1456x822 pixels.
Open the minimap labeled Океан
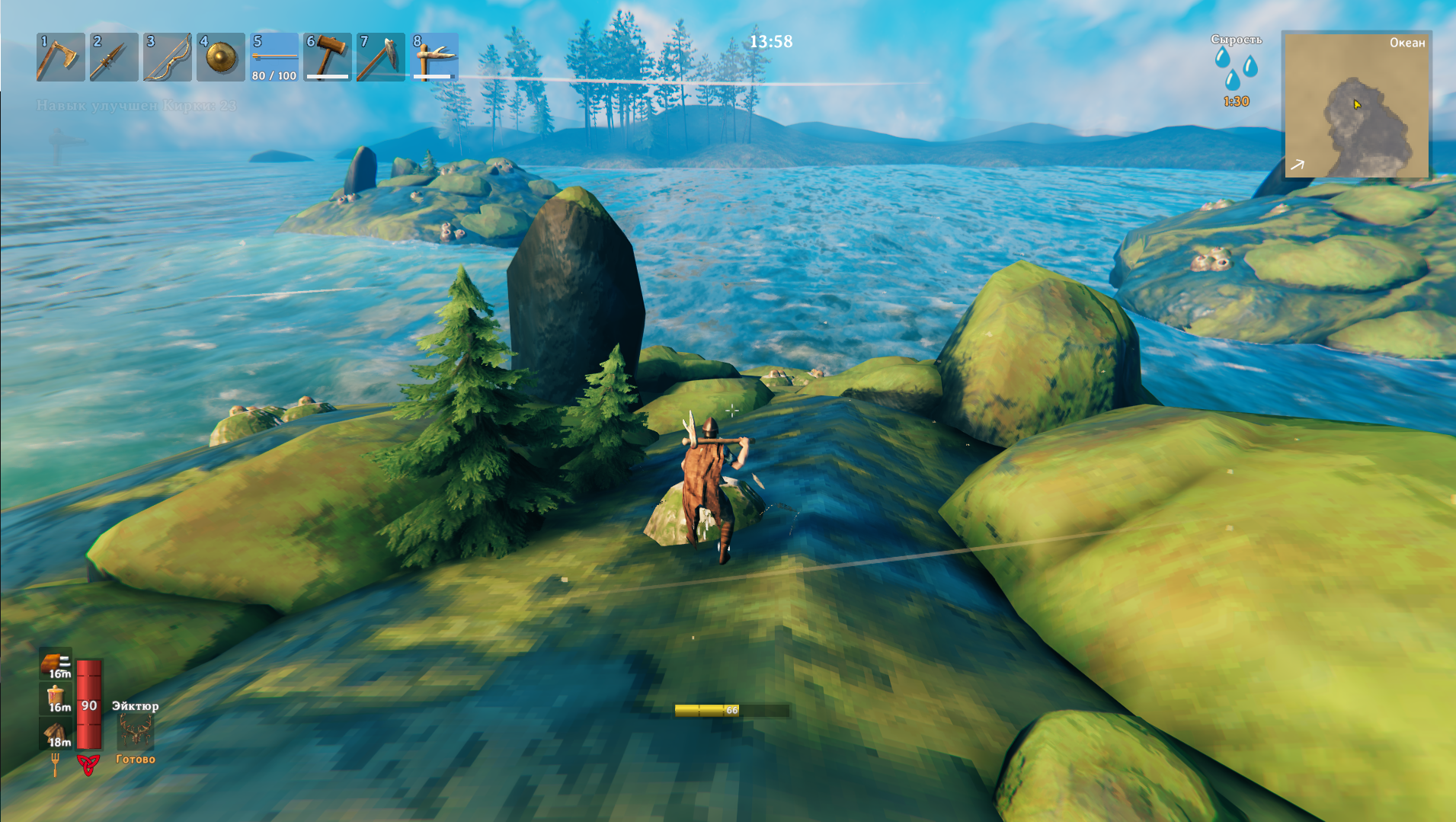pos(1356,105)
